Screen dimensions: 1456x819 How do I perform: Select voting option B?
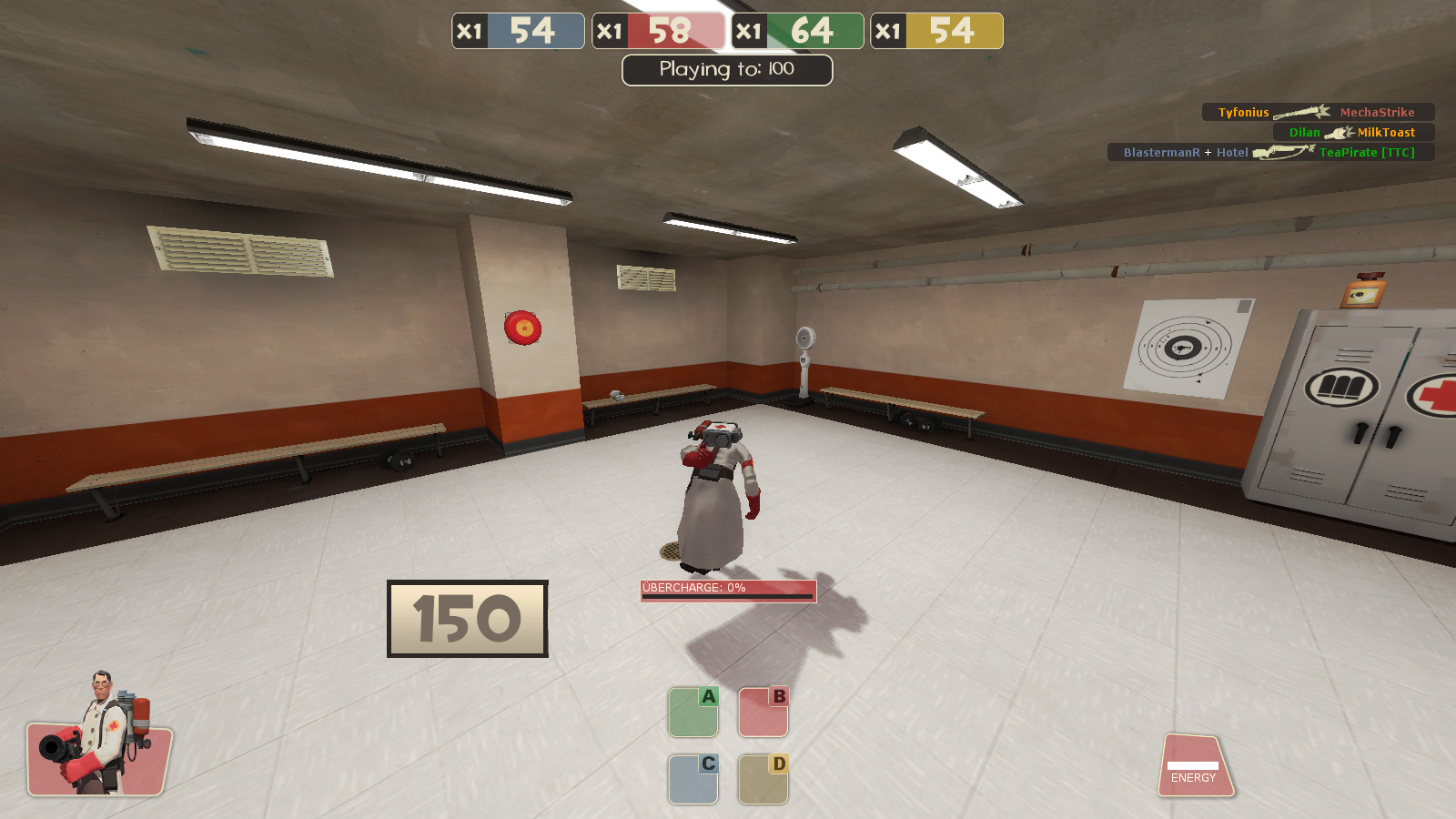(x=763, y=713)
